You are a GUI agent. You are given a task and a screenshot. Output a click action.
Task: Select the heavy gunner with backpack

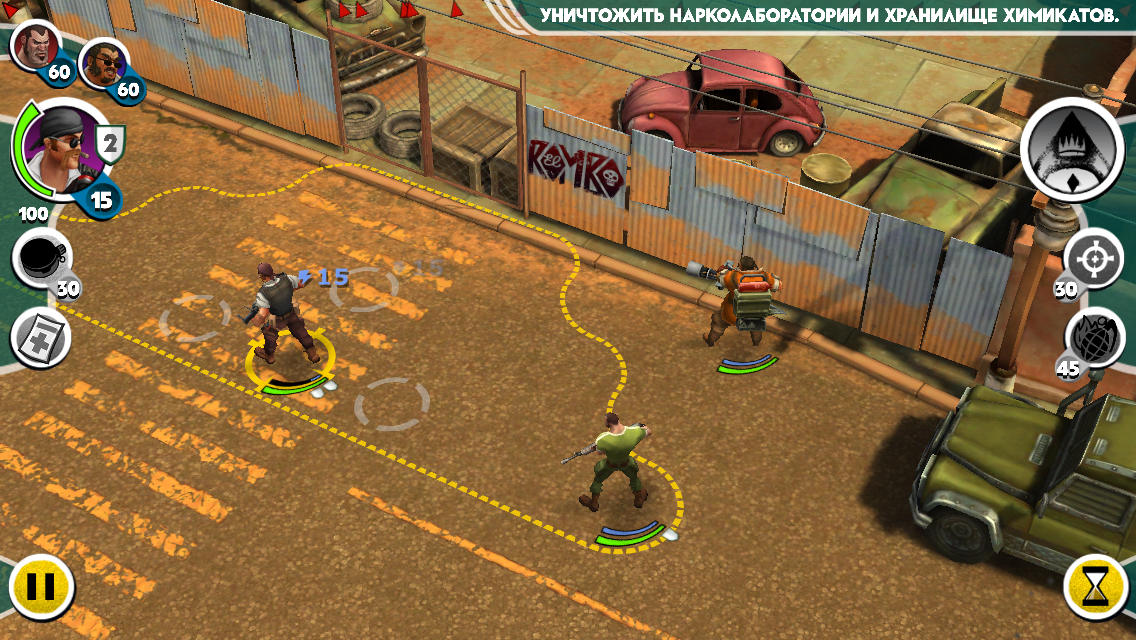click(x=741, y=300)
